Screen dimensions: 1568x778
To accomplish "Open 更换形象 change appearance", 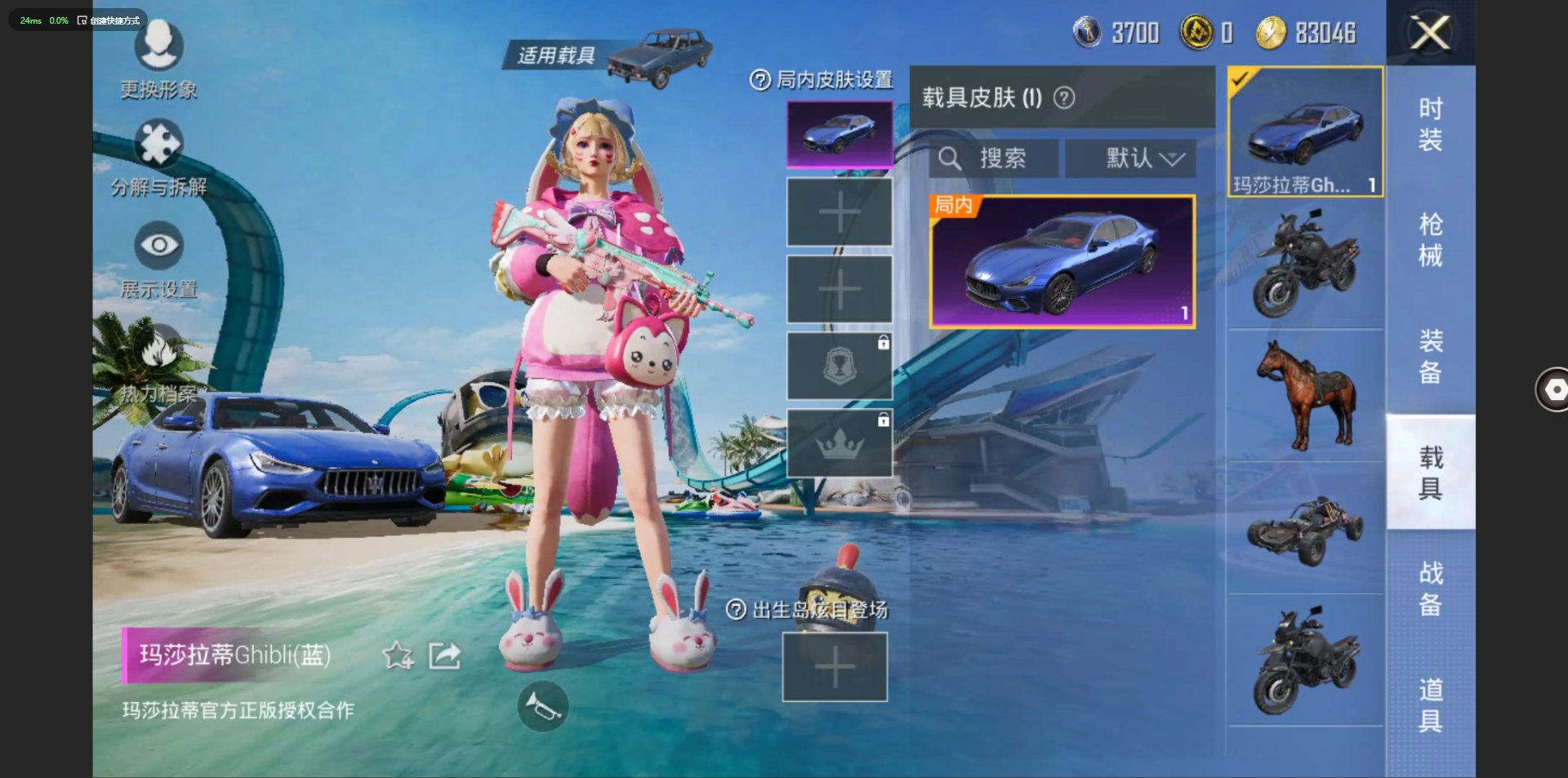I will [x=158, y=57].
